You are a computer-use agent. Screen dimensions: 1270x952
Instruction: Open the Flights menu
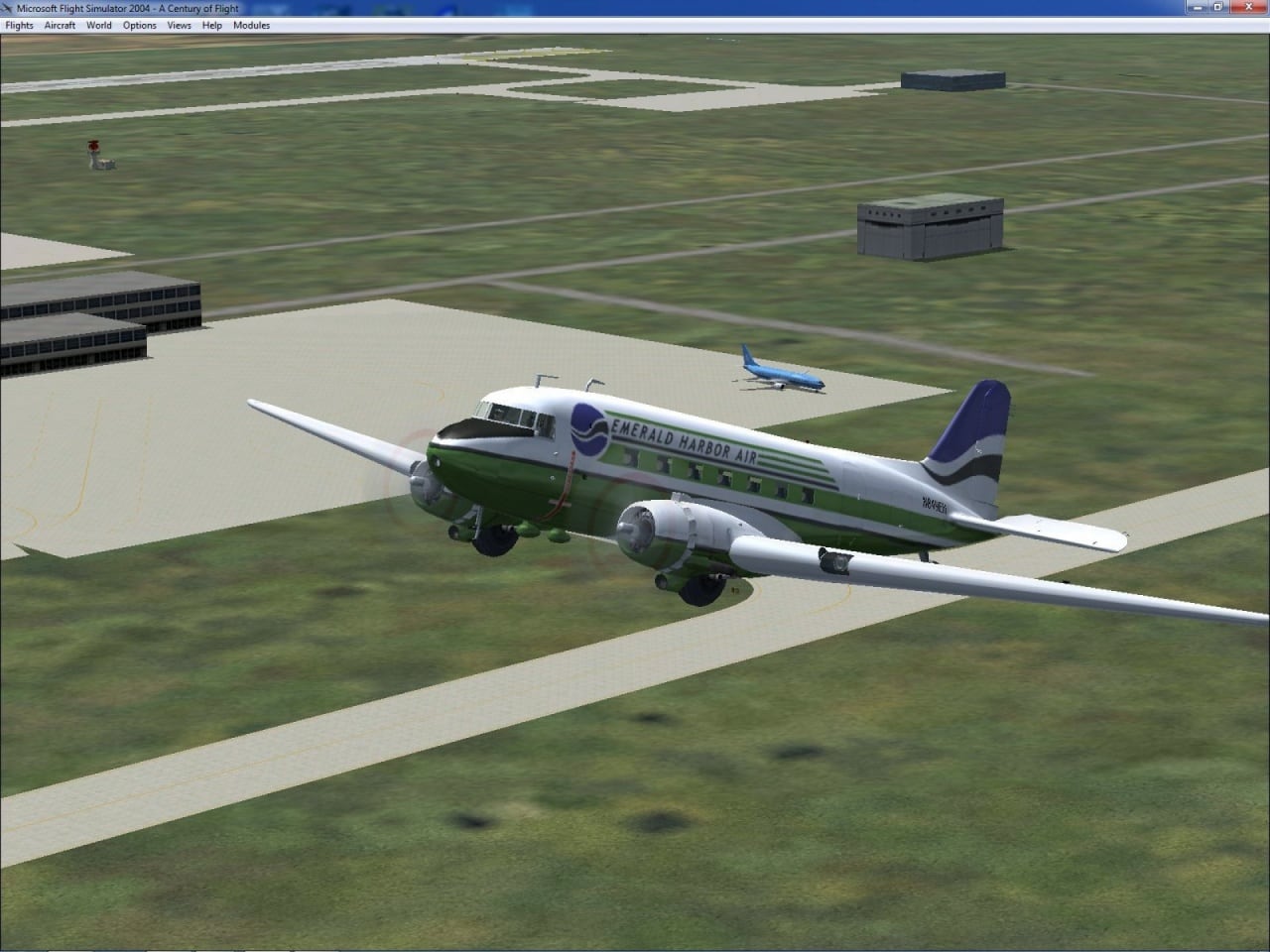pyautogui.click(x=19, y=25)
